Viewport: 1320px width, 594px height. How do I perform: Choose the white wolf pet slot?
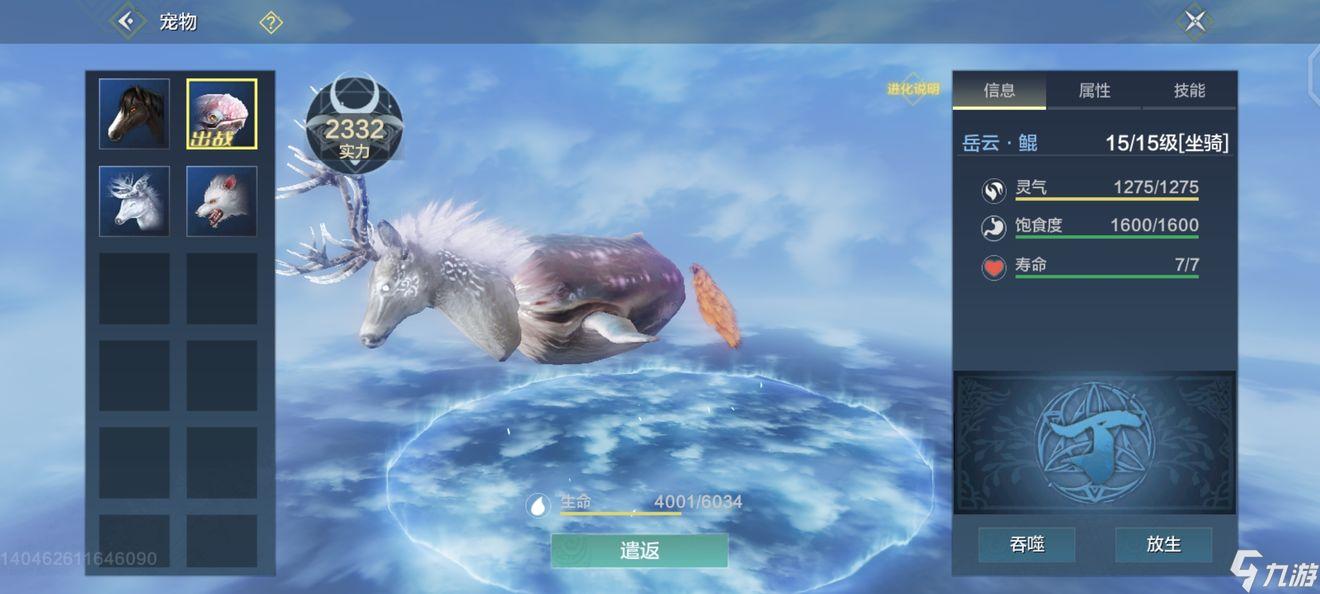(x=222, y=201)
